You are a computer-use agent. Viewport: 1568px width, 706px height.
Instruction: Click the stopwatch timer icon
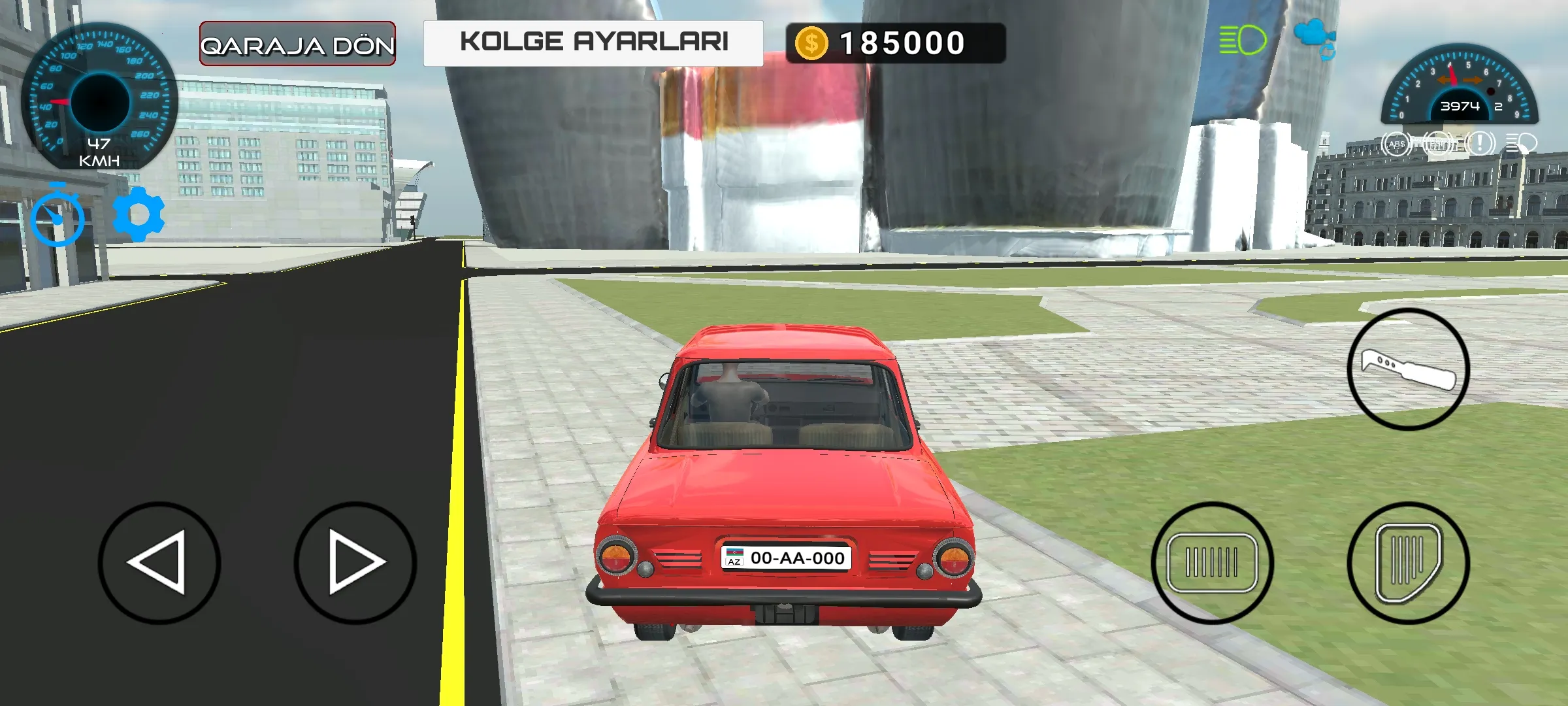pos(57,216)
